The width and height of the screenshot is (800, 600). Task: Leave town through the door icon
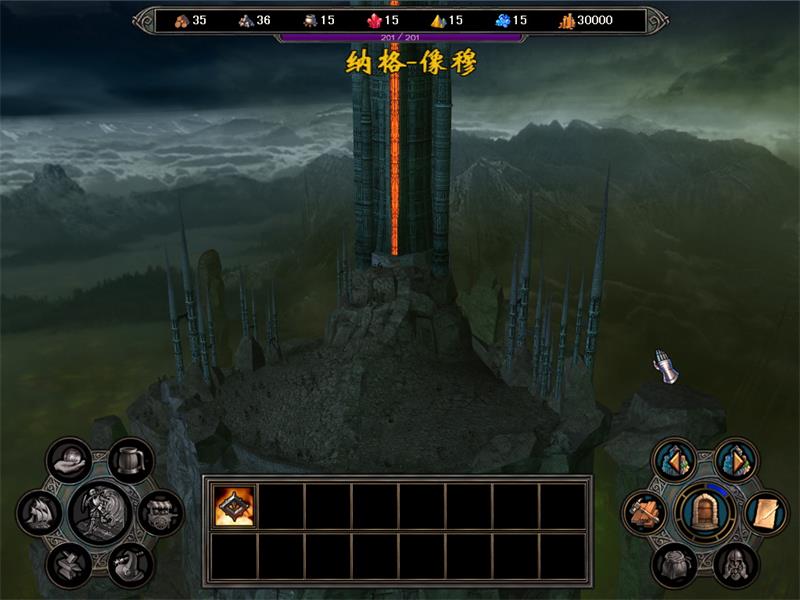point(705,513)
